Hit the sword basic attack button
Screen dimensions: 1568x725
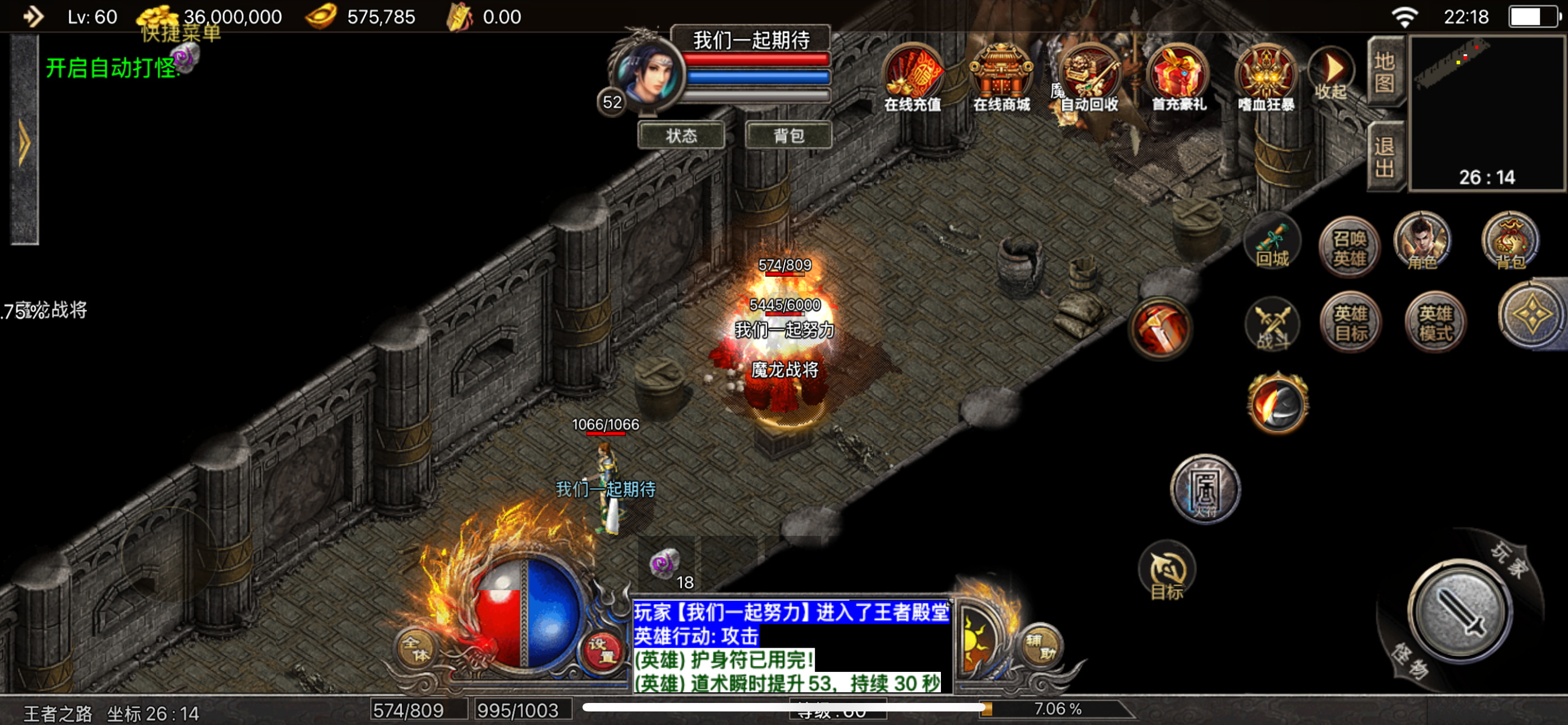point(1459,612)
